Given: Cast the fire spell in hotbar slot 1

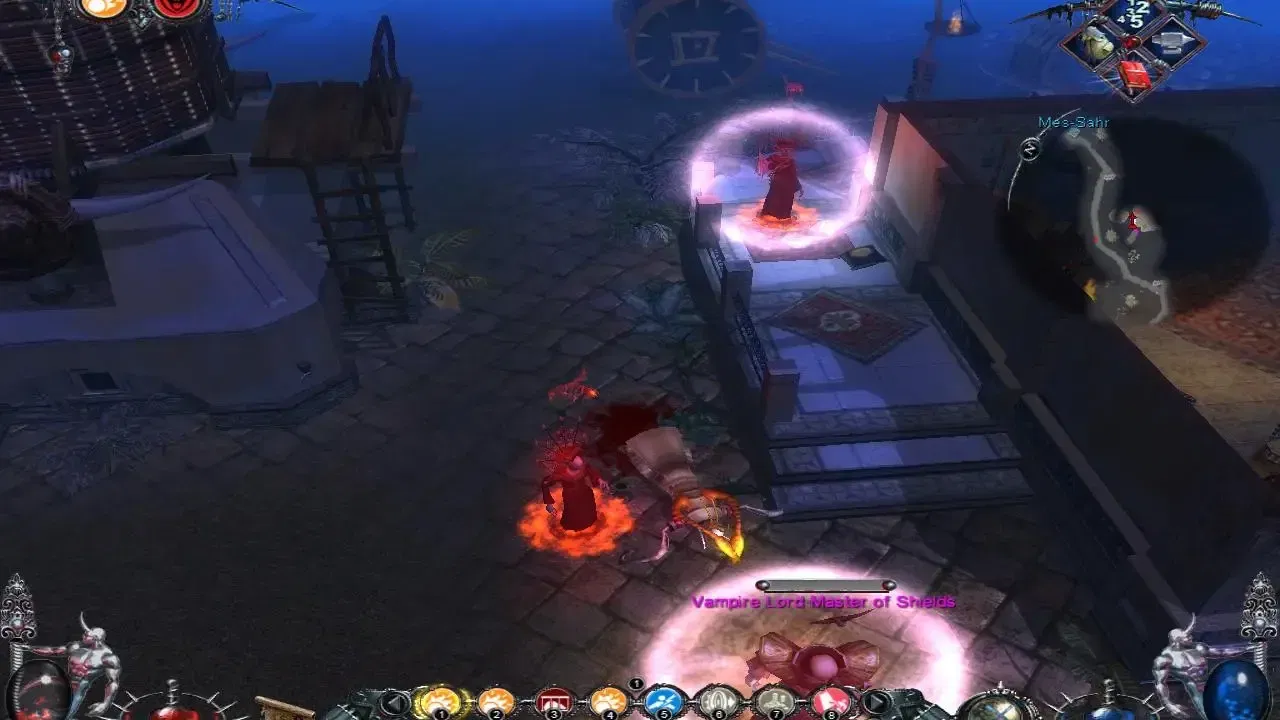Looking at the screenshot, I should tap(440, 702).
